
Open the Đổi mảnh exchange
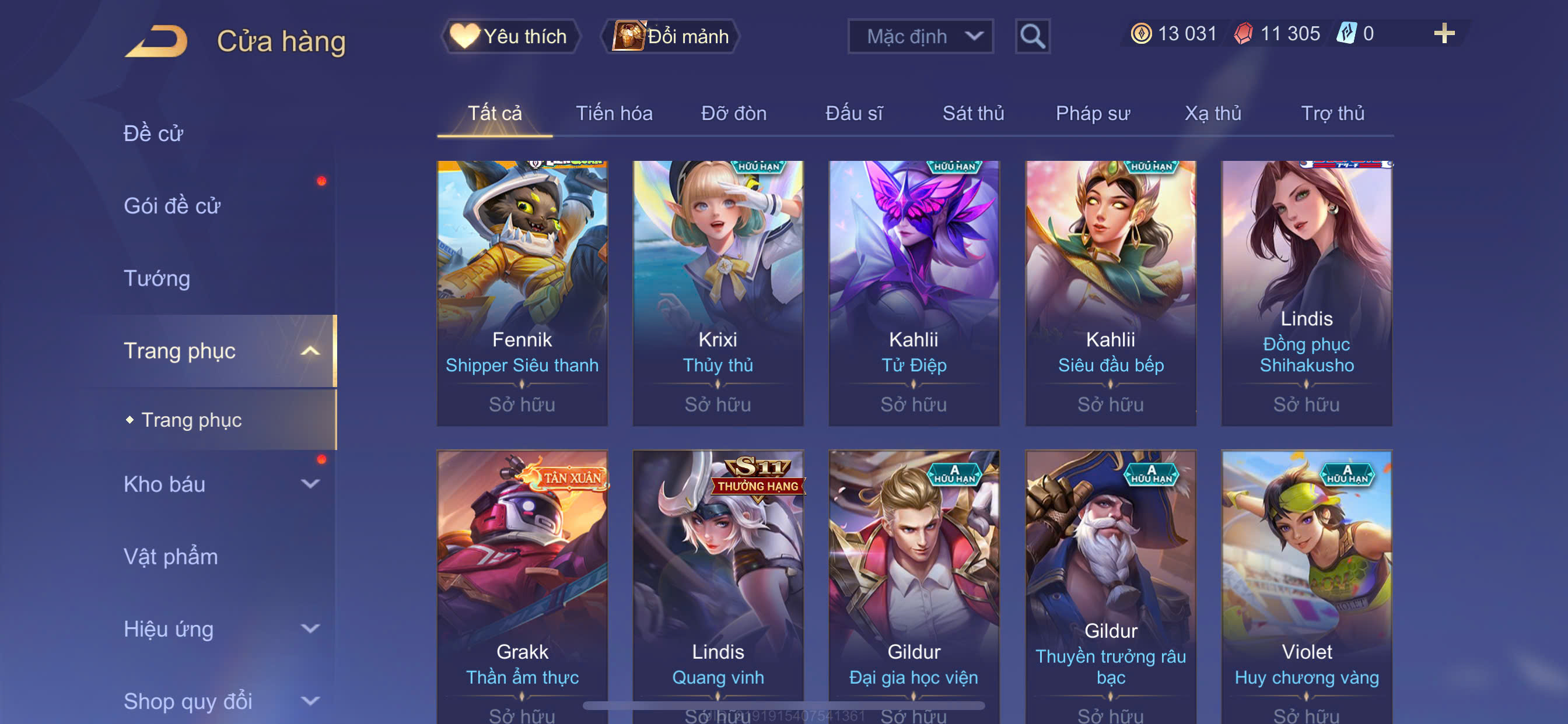670,37
